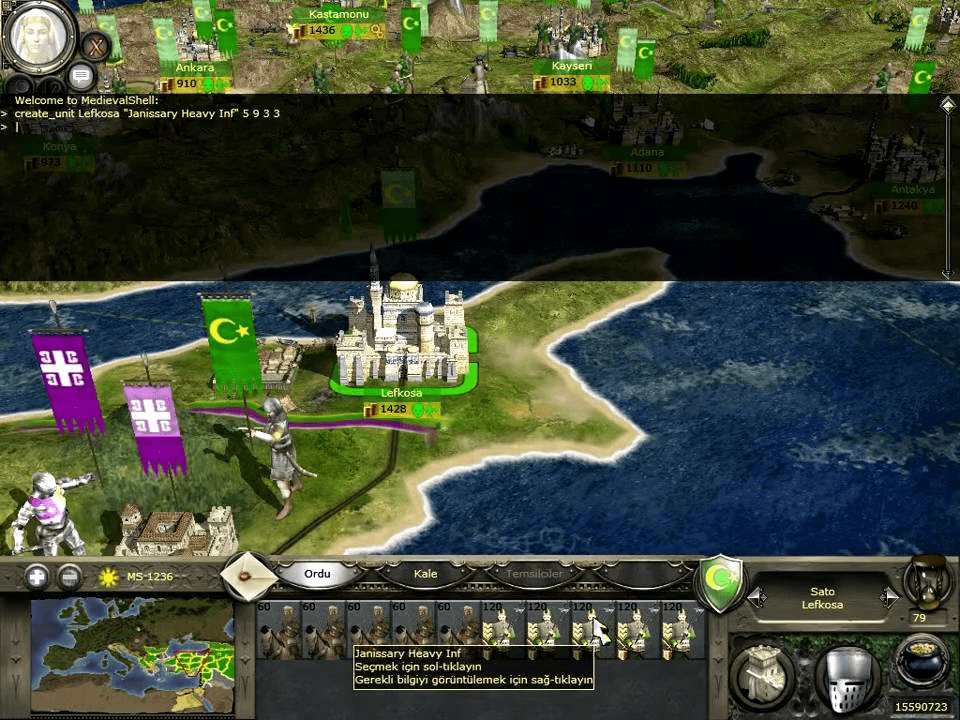Open the Kale castle tab
Viewport: 960px width, 720px height.
(x=426, y=574)
